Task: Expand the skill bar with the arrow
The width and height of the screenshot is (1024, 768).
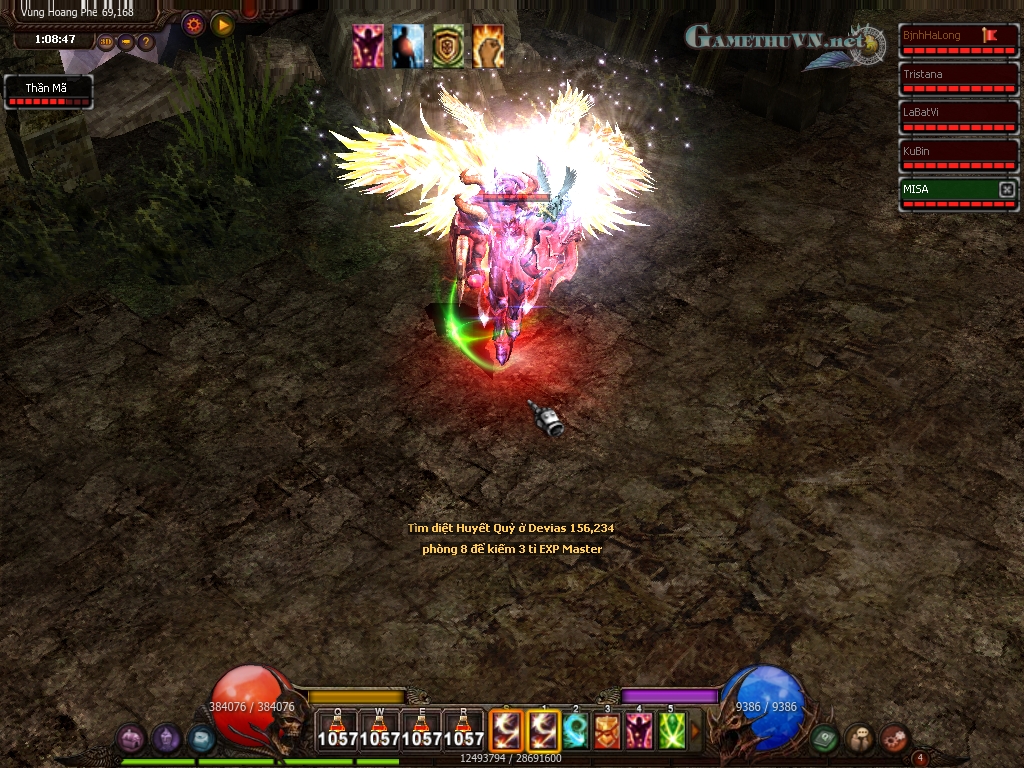Action: pyautogui.click(x=696, y=731)
